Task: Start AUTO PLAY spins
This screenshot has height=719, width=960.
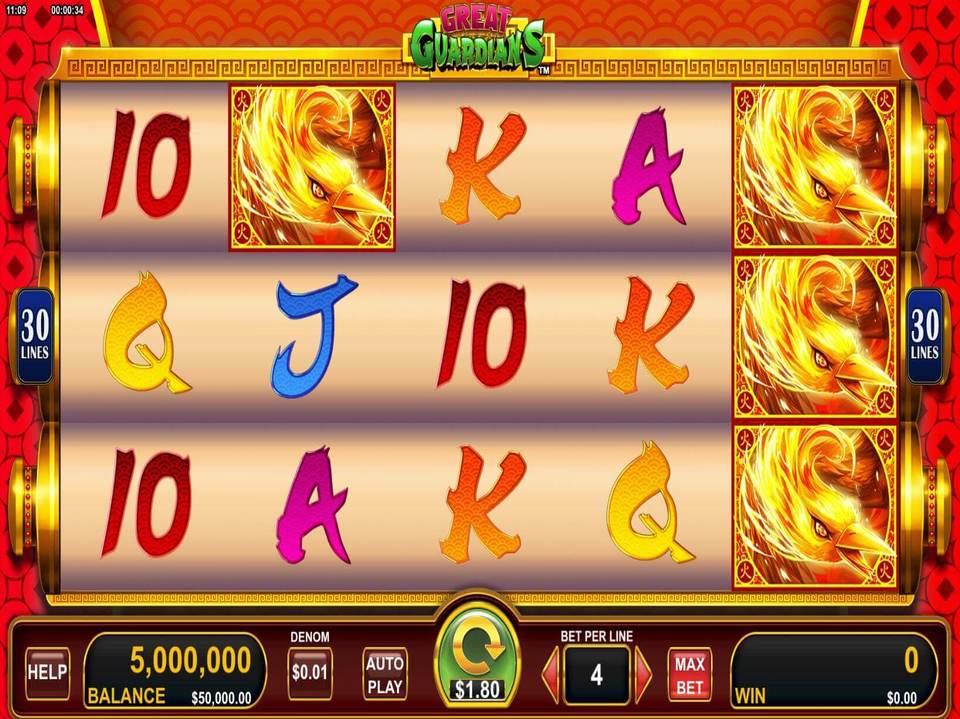Action: click(384, 673)
